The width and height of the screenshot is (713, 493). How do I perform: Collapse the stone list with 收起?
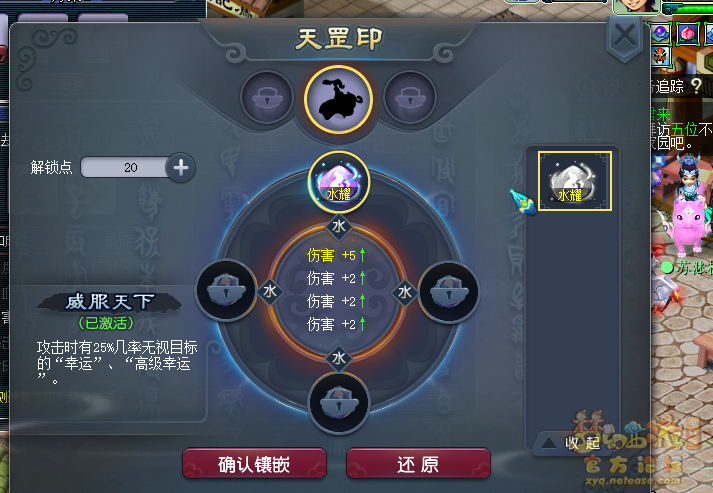571,442
